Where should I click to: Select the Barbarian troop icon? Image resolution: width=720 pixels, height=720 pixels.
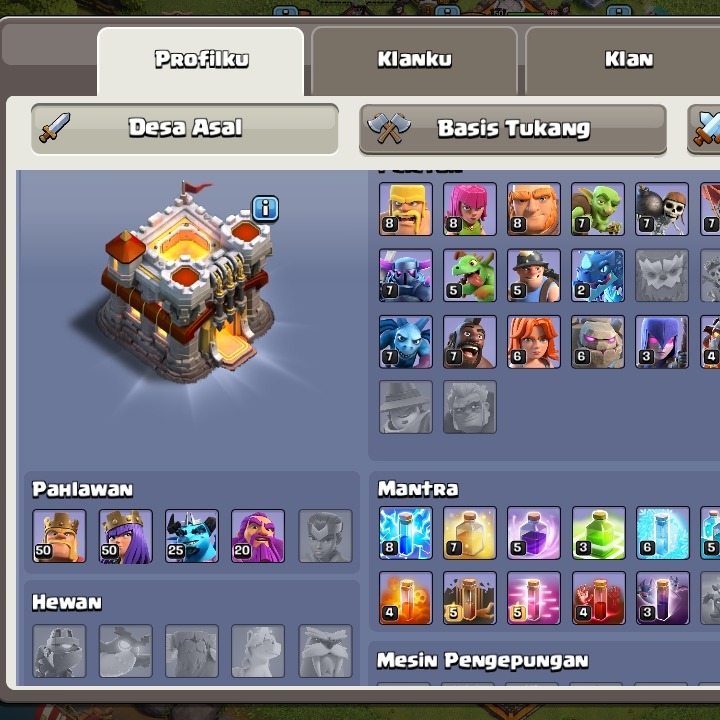[x=406, y=209]
